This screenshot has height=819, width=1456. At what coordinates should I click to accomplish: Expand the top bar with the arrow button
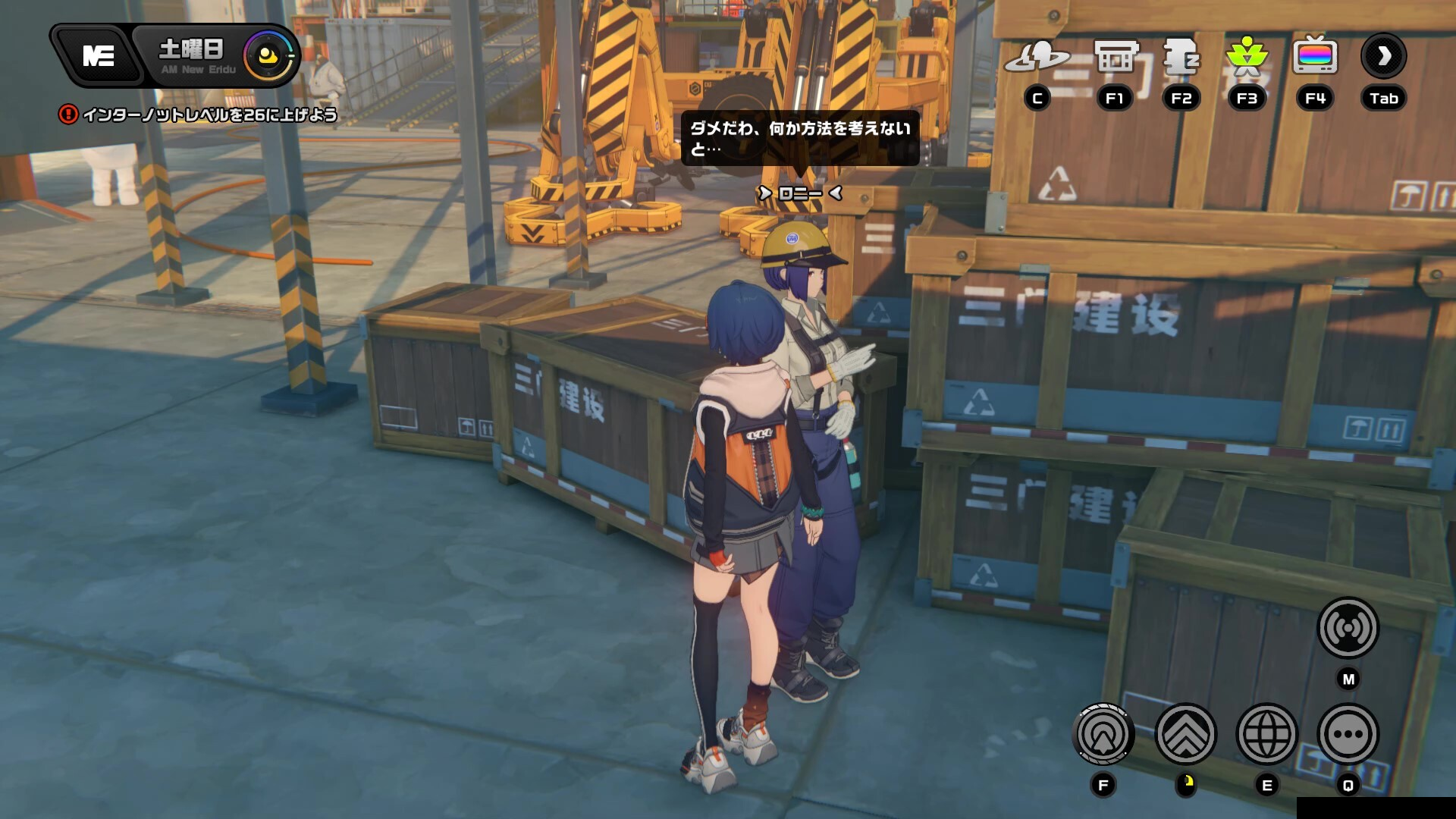pos(1384,56)
